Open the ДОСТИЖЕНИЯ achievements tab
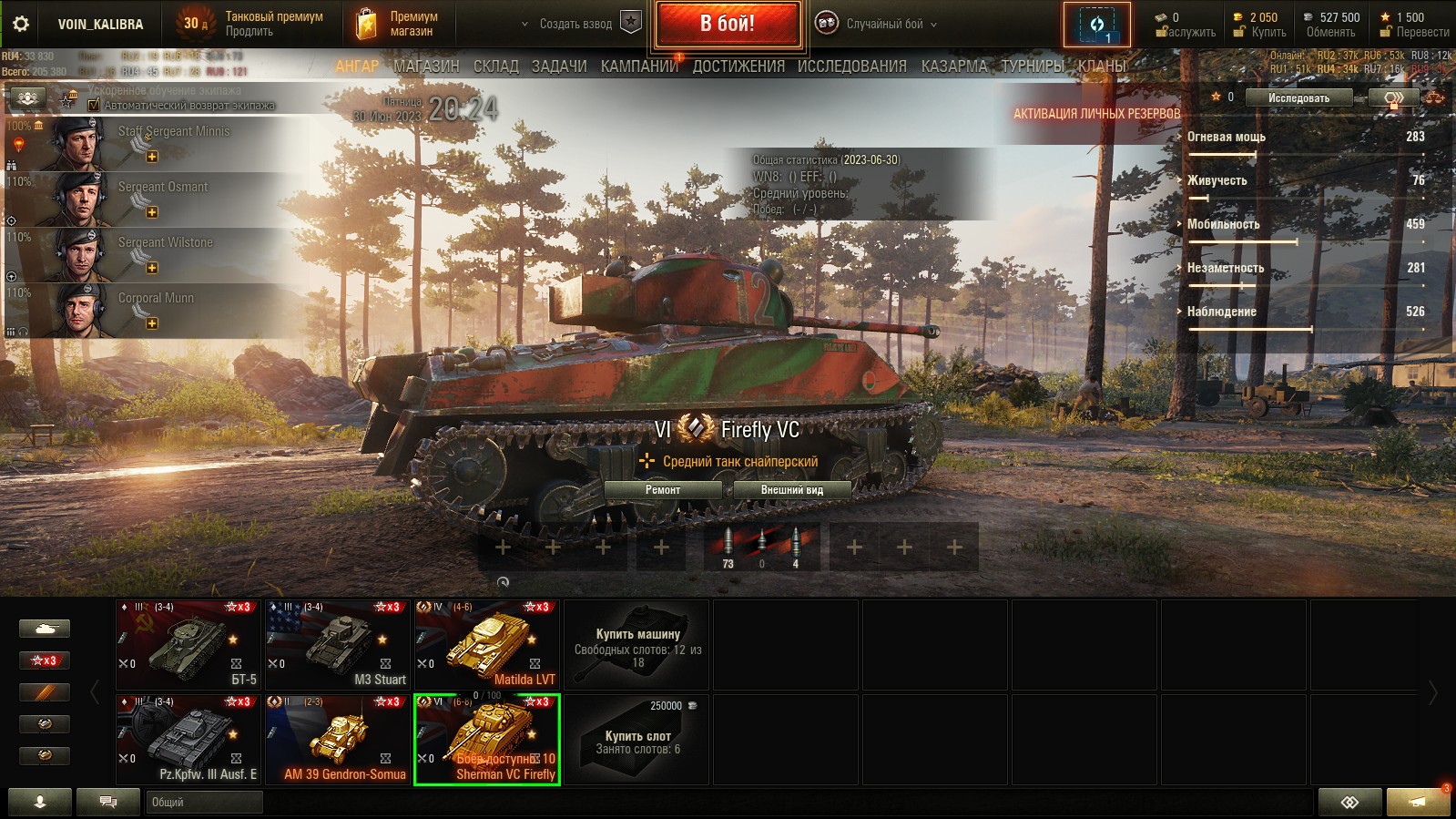Image resolution: width=1456 pixels, height=819 pixels. pos(738,67)
